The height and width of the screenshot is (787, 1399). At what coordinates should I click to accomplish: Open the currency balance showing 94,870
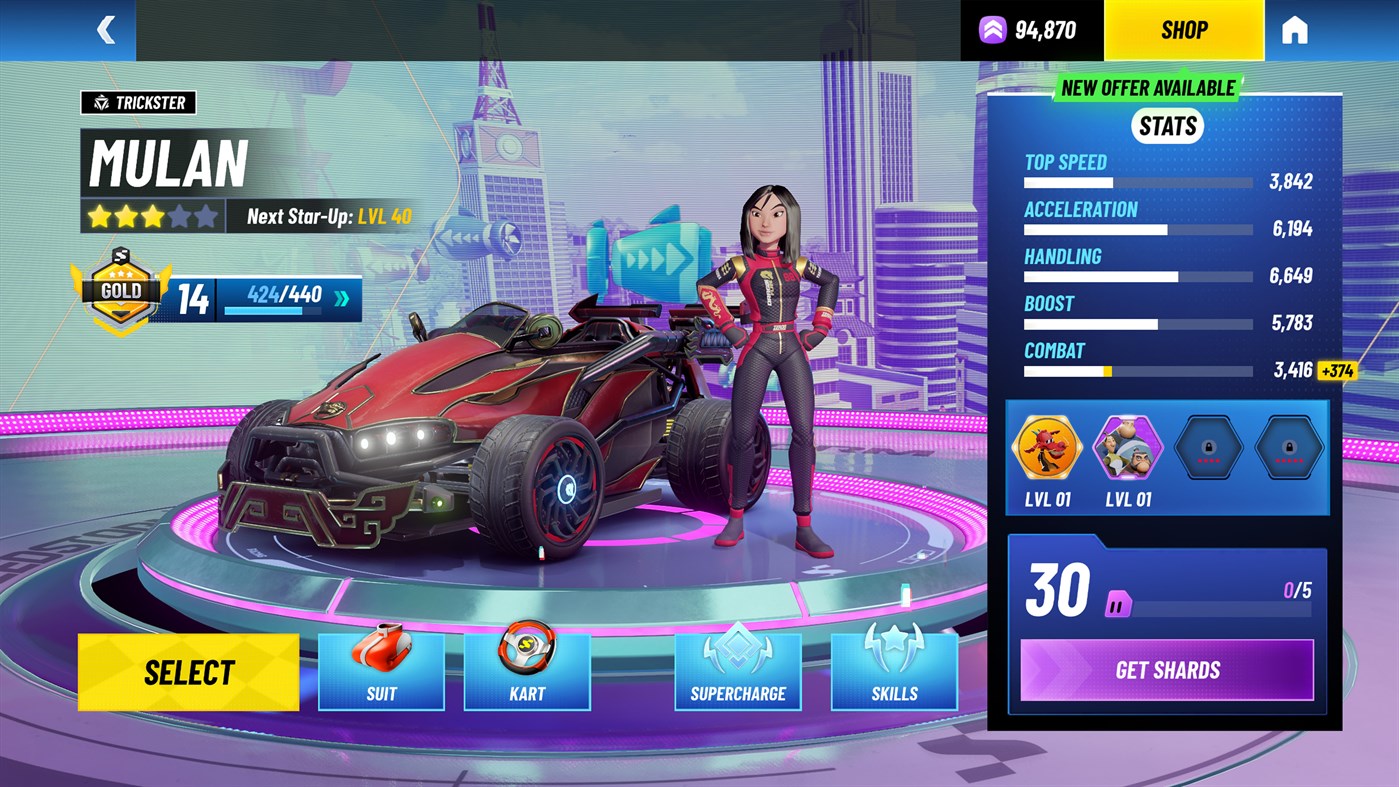(x=1026, y=29)
